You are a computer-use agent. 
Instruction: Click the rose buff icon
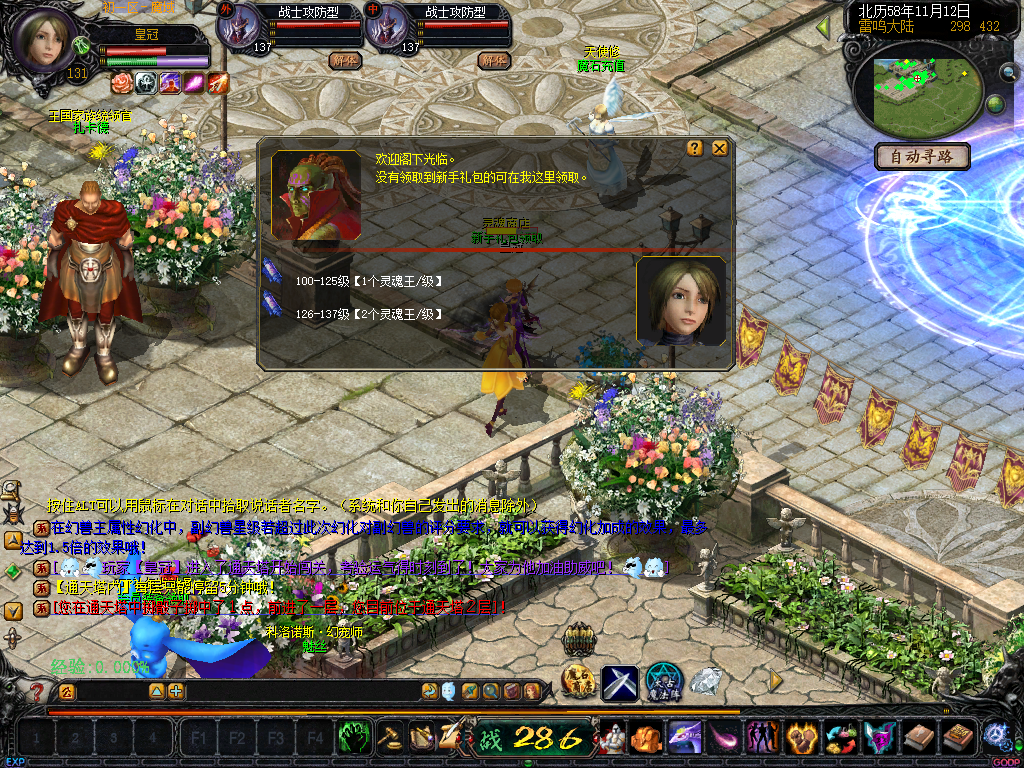(x=122, y=82)
